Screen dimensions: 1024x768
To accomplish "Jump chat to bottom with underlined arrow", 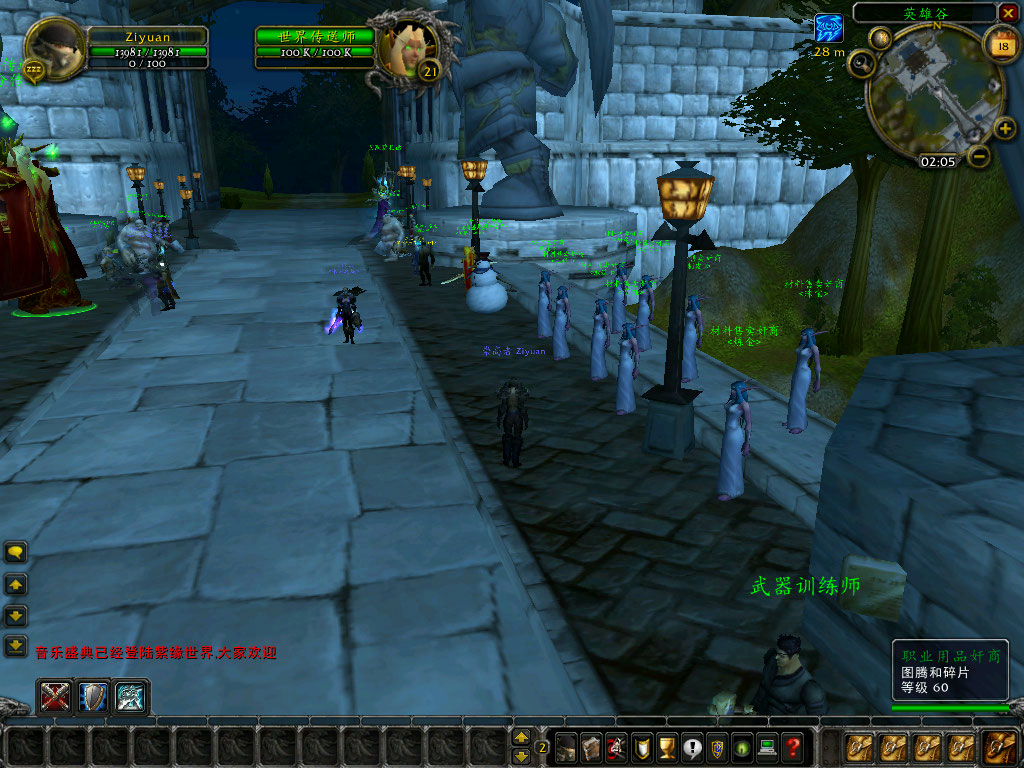I will [x=16, y=646].
